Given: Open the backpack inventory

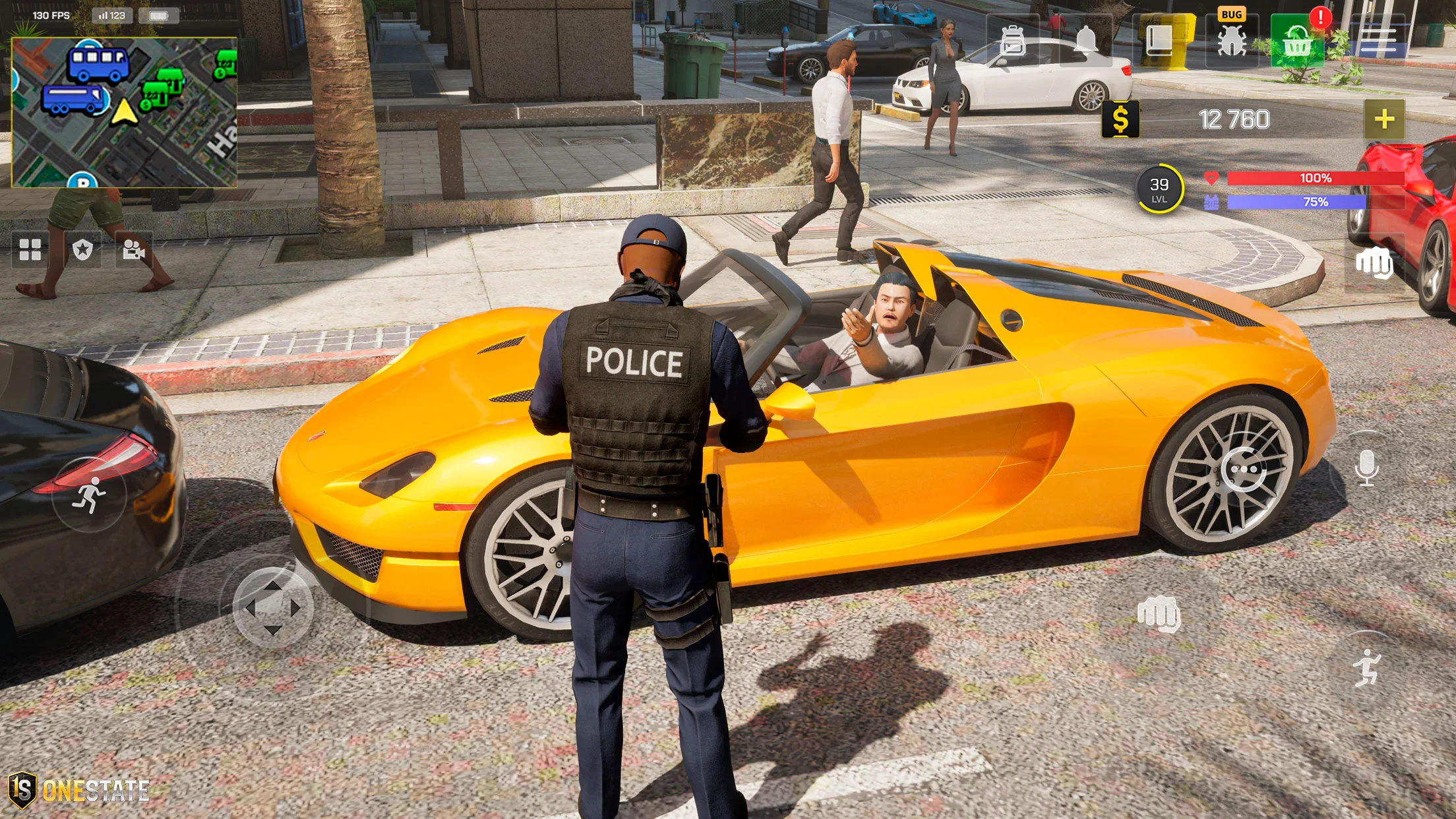Looking at the screenshot, I should (x=1012, y=41).
